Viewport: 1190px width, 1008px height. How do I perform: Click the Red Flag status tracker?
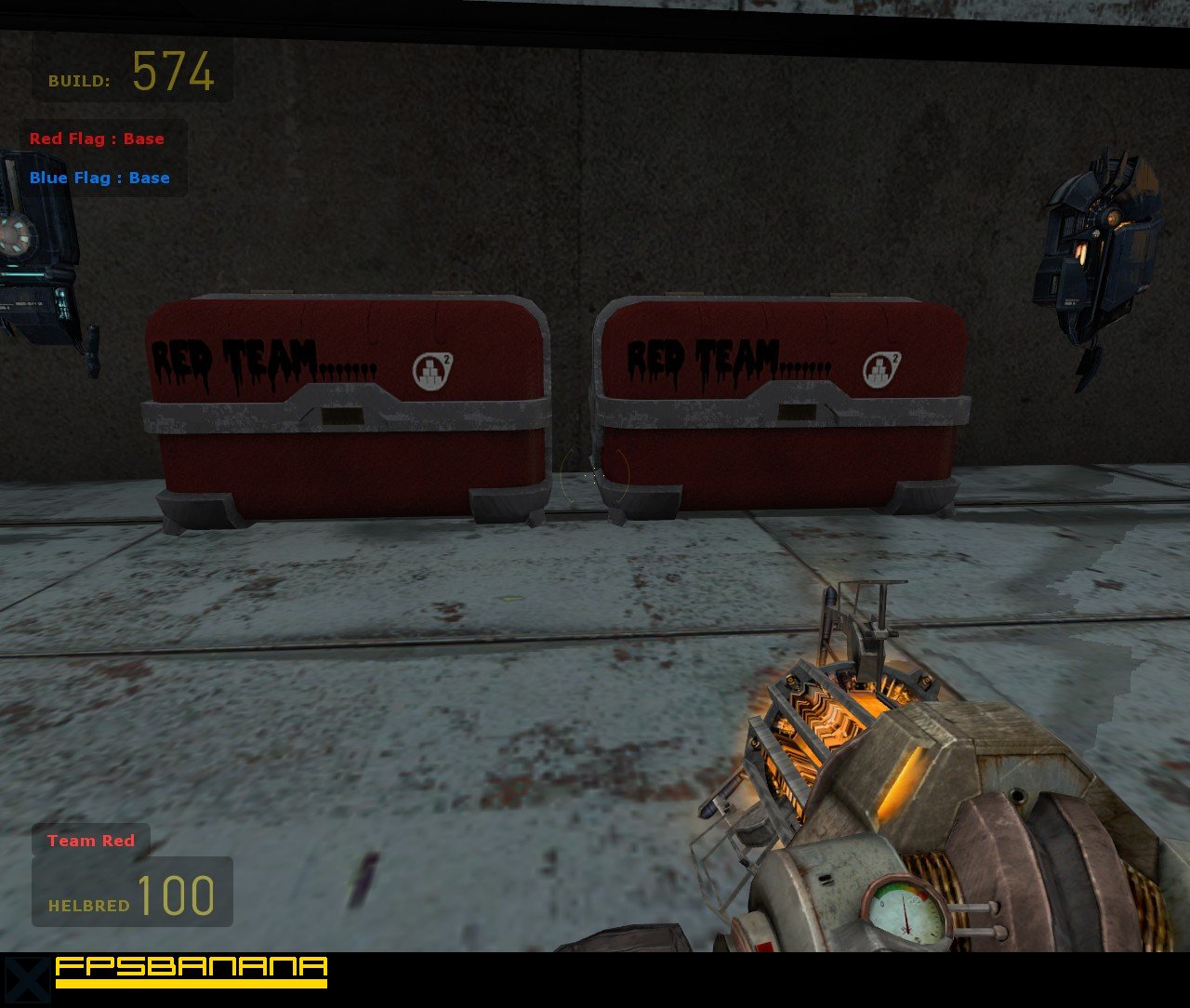(x=97, y=139)
